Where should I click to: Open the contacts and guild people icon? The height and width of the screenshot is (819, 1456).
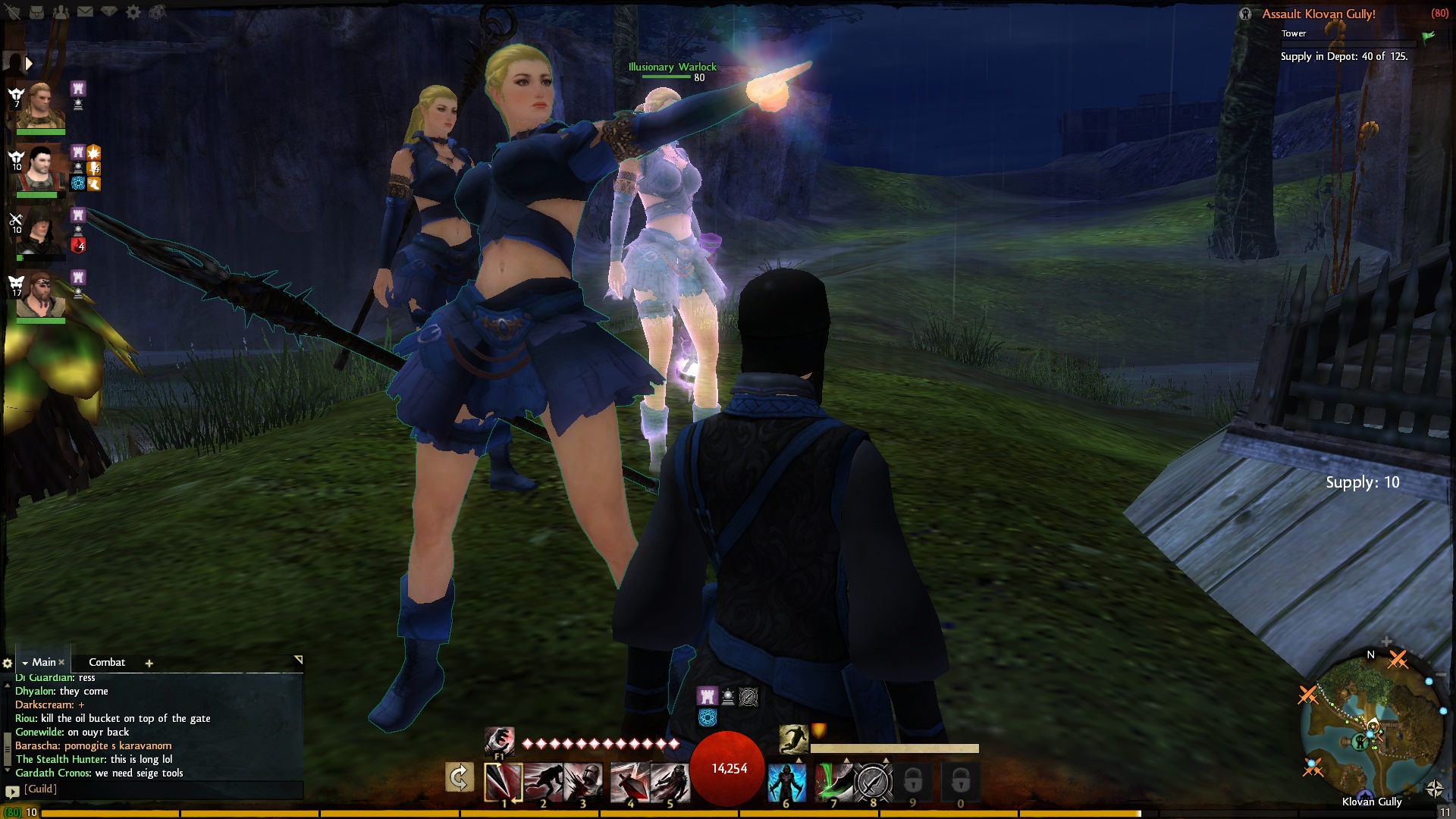coord(61,12)
